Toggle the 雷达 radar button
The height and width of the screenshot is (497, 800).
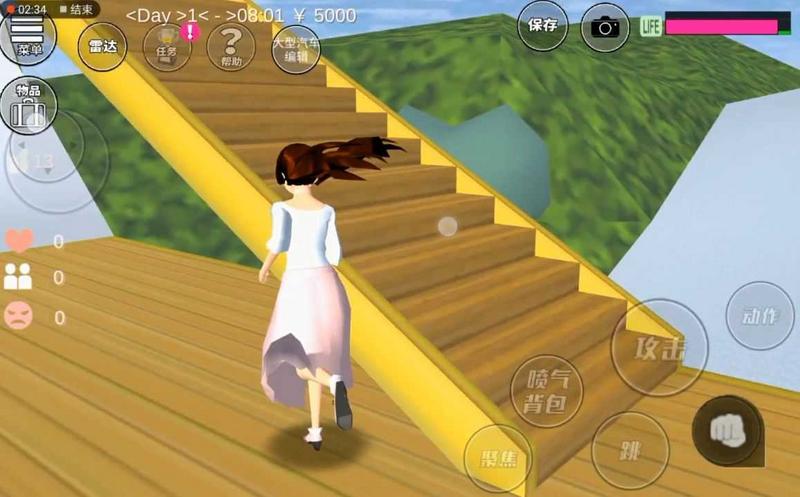tap(102, 46)
